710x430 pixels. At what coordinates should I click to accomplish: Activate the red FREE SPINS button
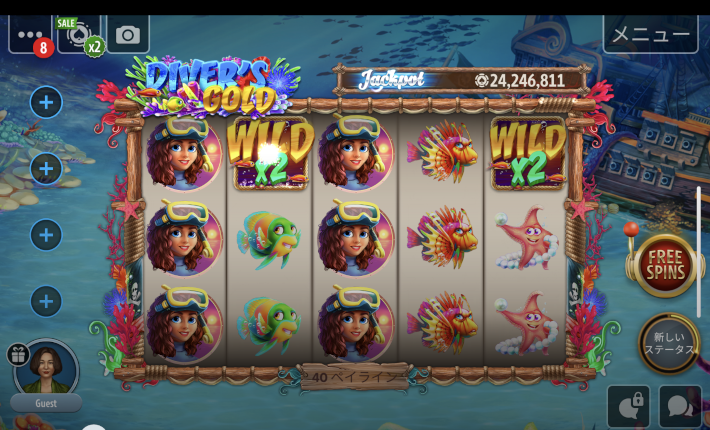[x=666, y=265]
